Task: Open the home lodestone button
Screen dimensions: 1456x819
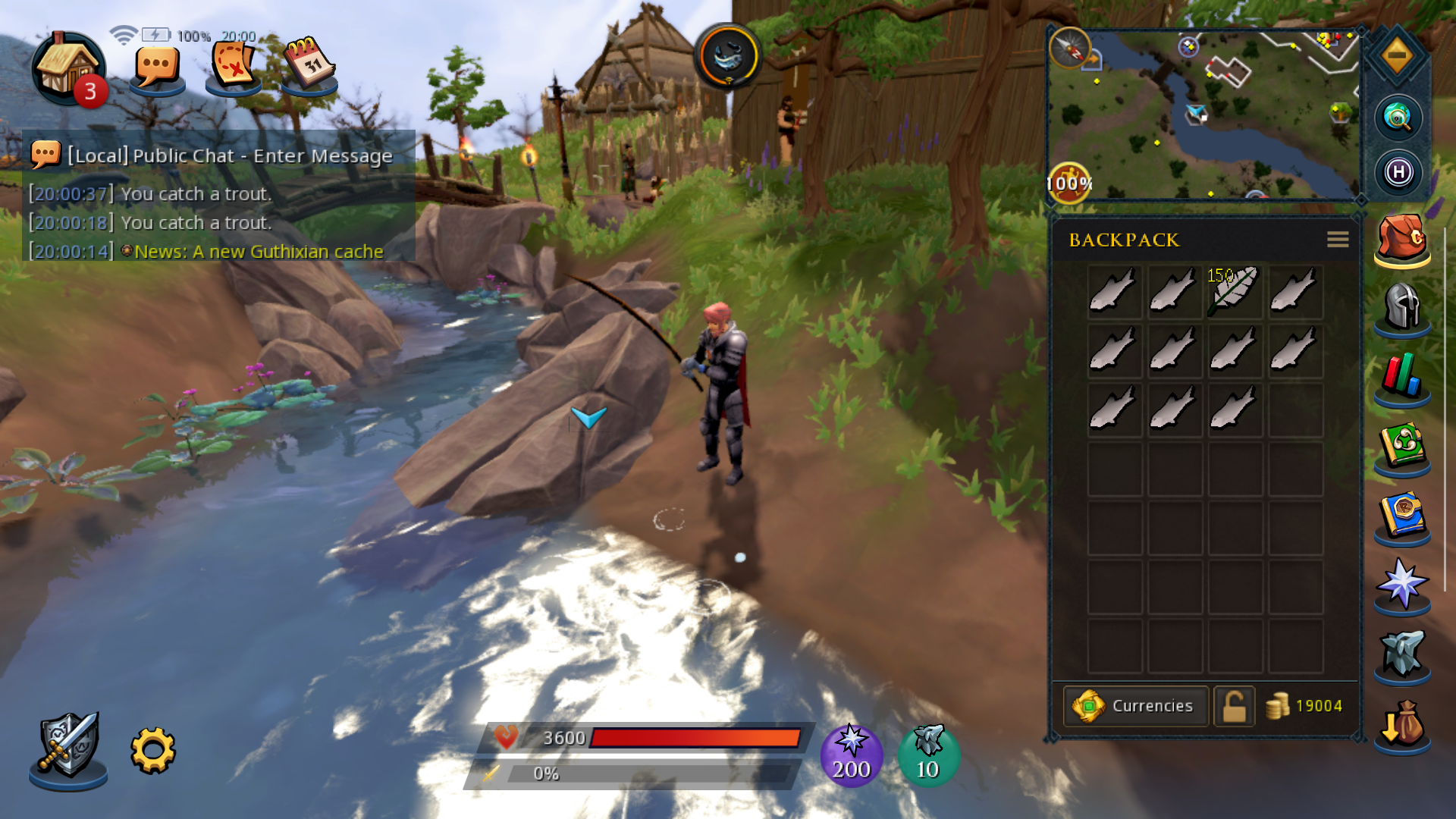Action: click(67, 68)
